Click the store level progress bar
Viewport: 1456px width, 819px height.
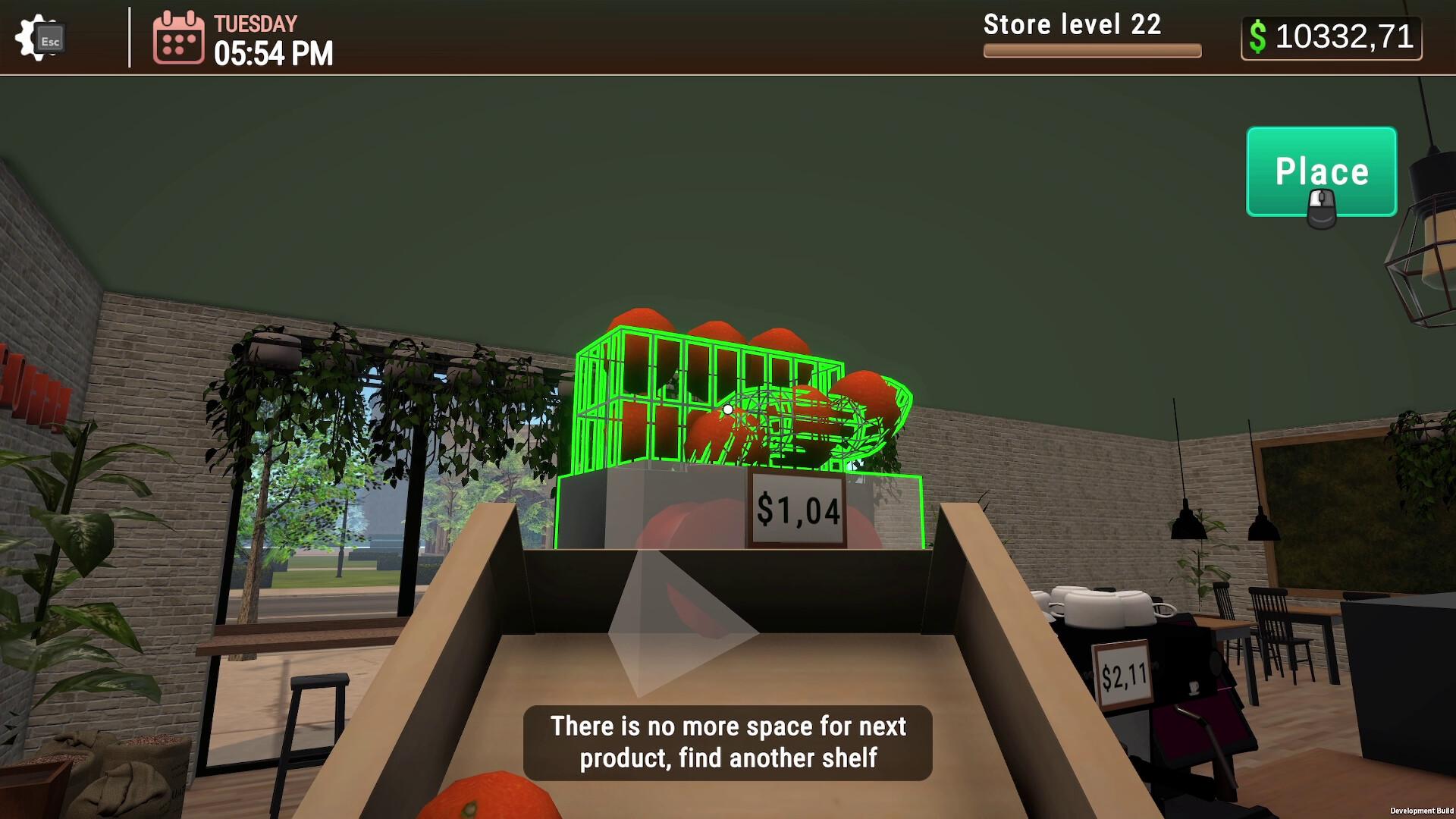[1092, 51]
